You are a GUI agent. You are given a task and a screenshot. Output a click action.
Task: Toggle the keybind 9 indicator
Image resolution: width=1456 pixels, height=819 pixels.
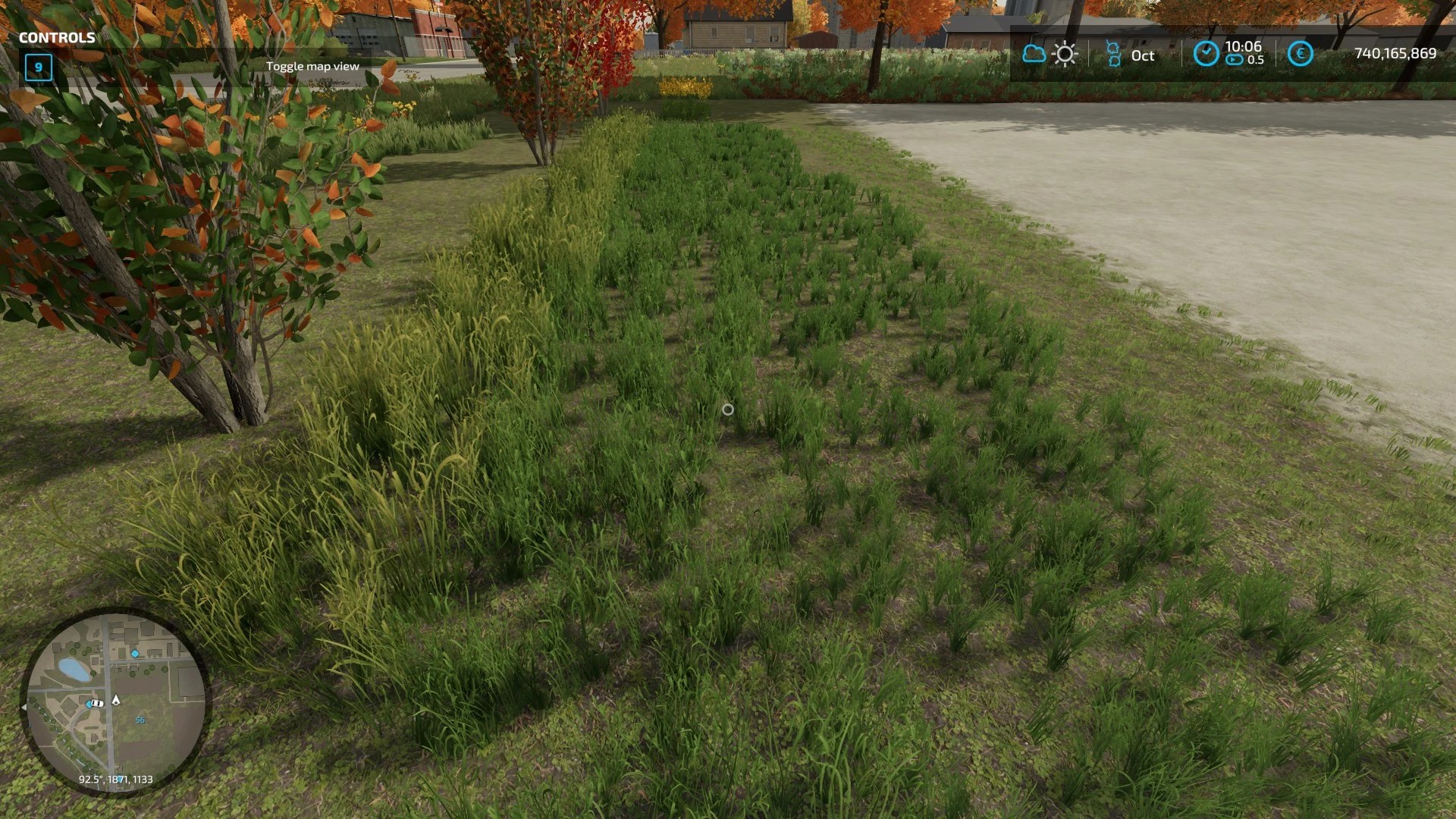click(x=37, y=67)
